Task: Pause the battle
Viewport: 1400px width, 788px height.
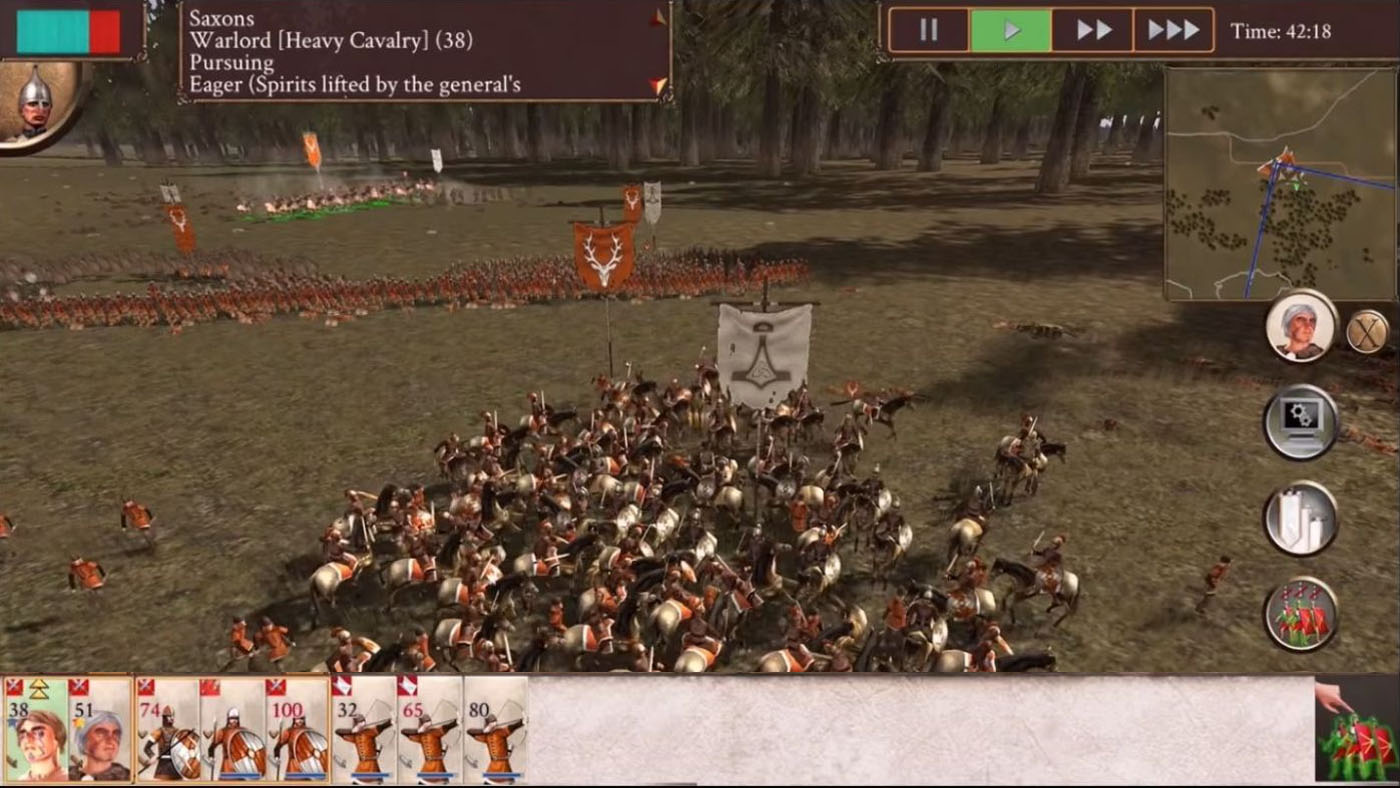Action: click(x=928, y=29)
